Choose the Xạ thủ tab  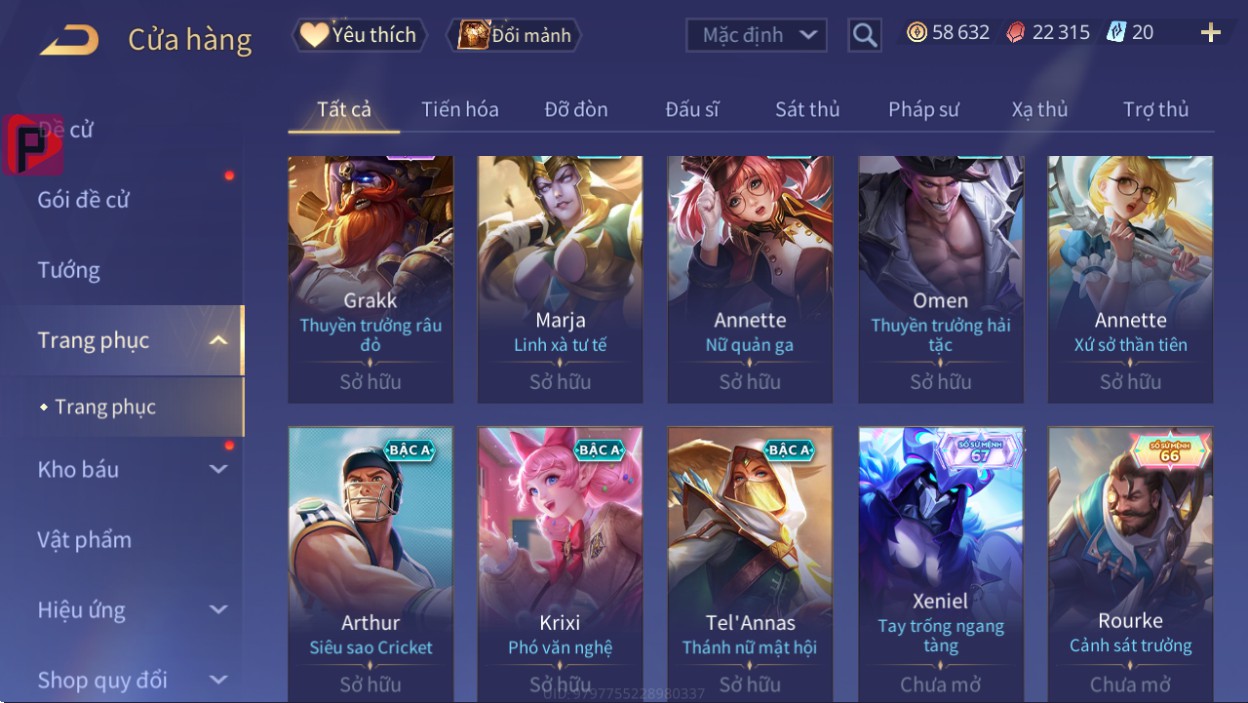tap(1040, 110)
